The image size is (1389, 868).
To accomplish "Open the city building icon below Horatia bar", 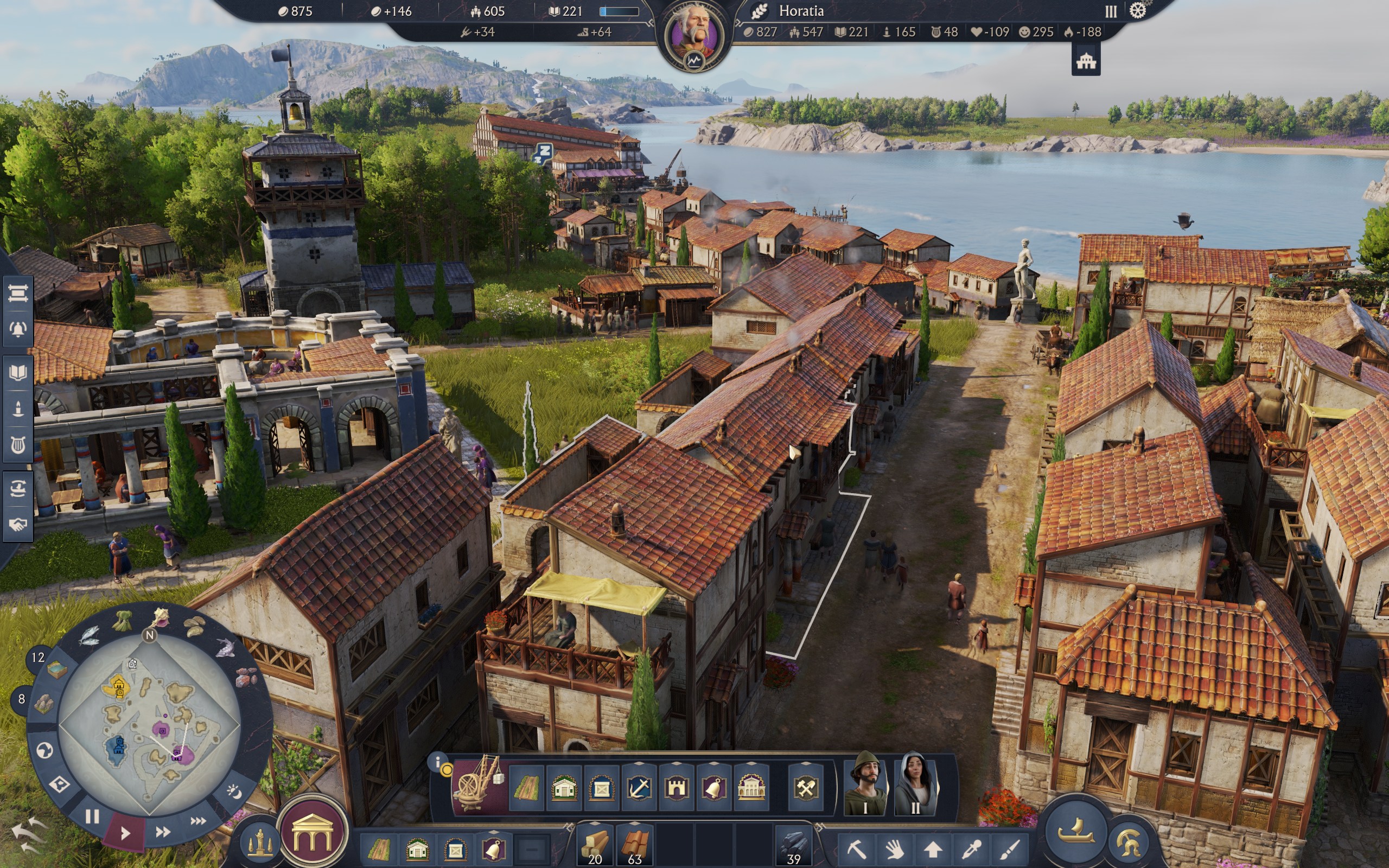I will pyautogui.click(x=1085, y=61).
